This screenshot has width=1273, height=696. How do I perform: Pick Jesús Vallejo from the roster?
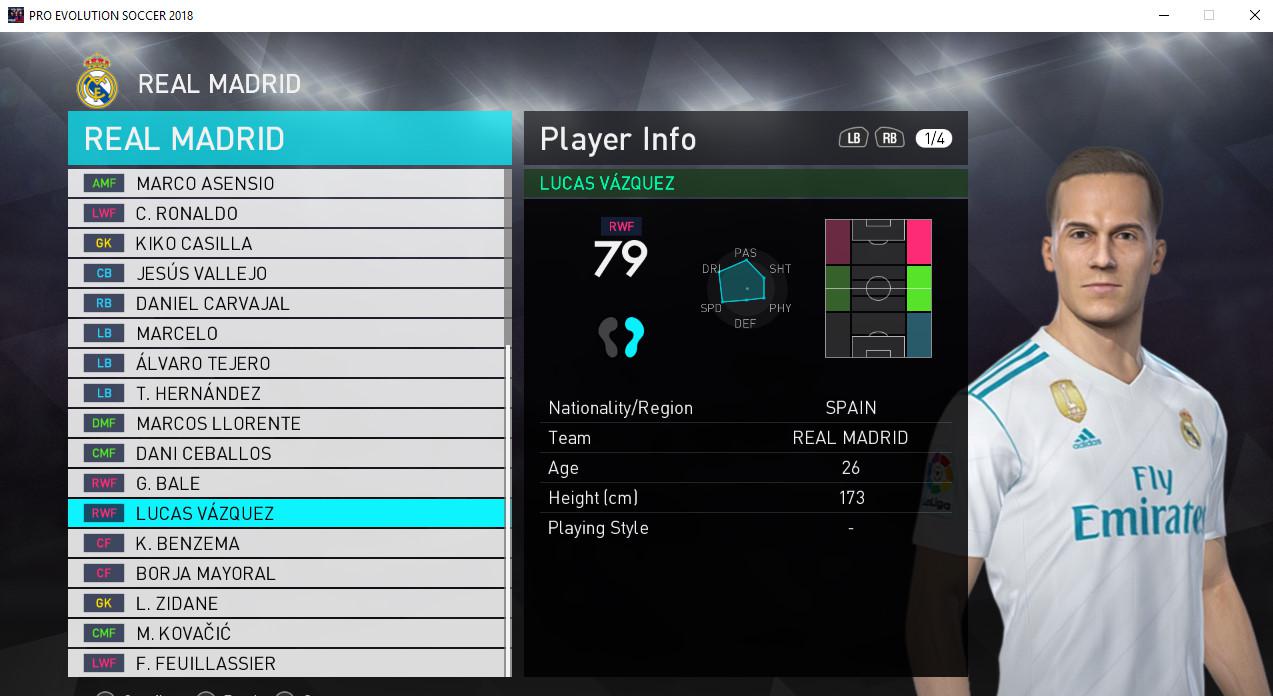tap(286, 273)
